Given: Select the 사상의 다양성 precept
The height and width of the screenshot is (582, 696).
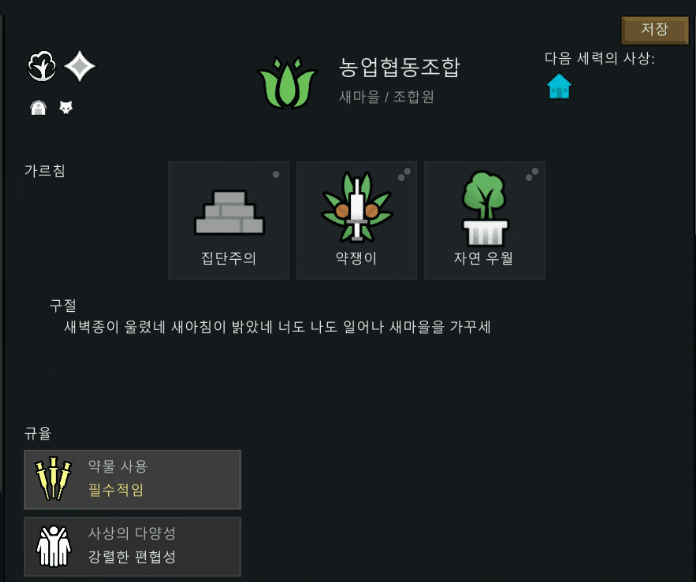Looking at the screenshot, I should (132, 546).
